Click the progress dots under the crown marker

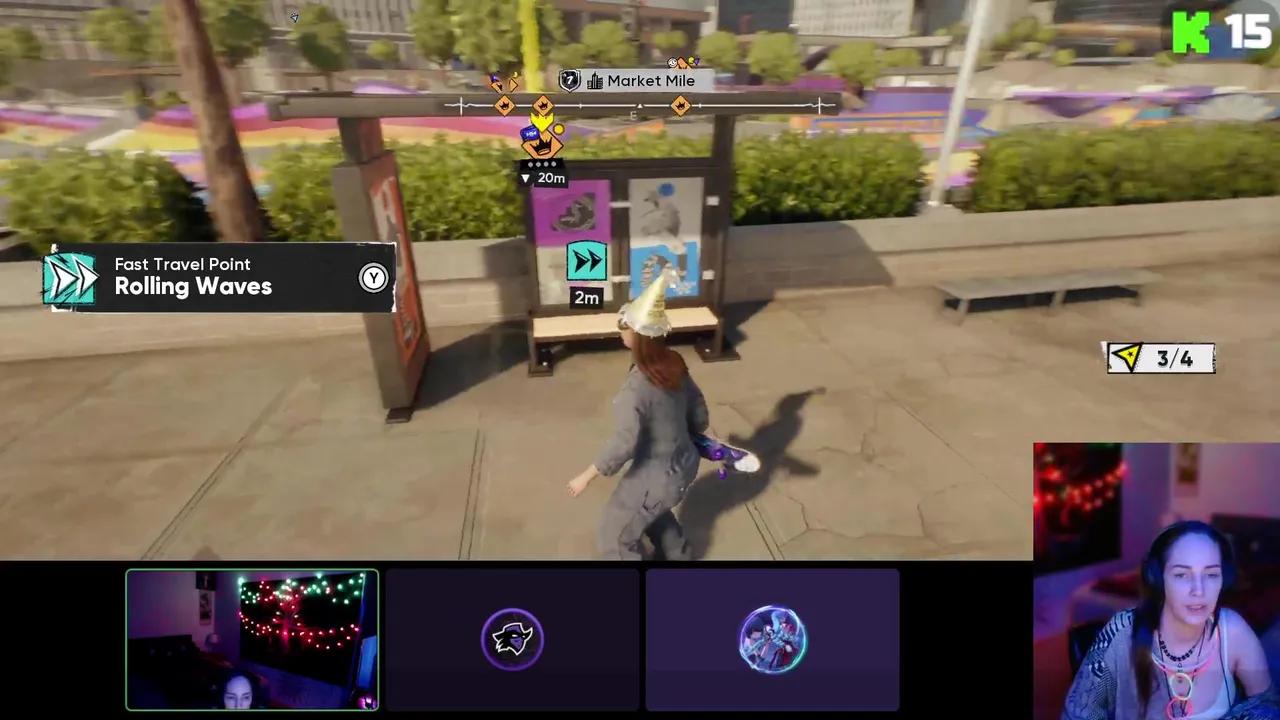(540, 163)
